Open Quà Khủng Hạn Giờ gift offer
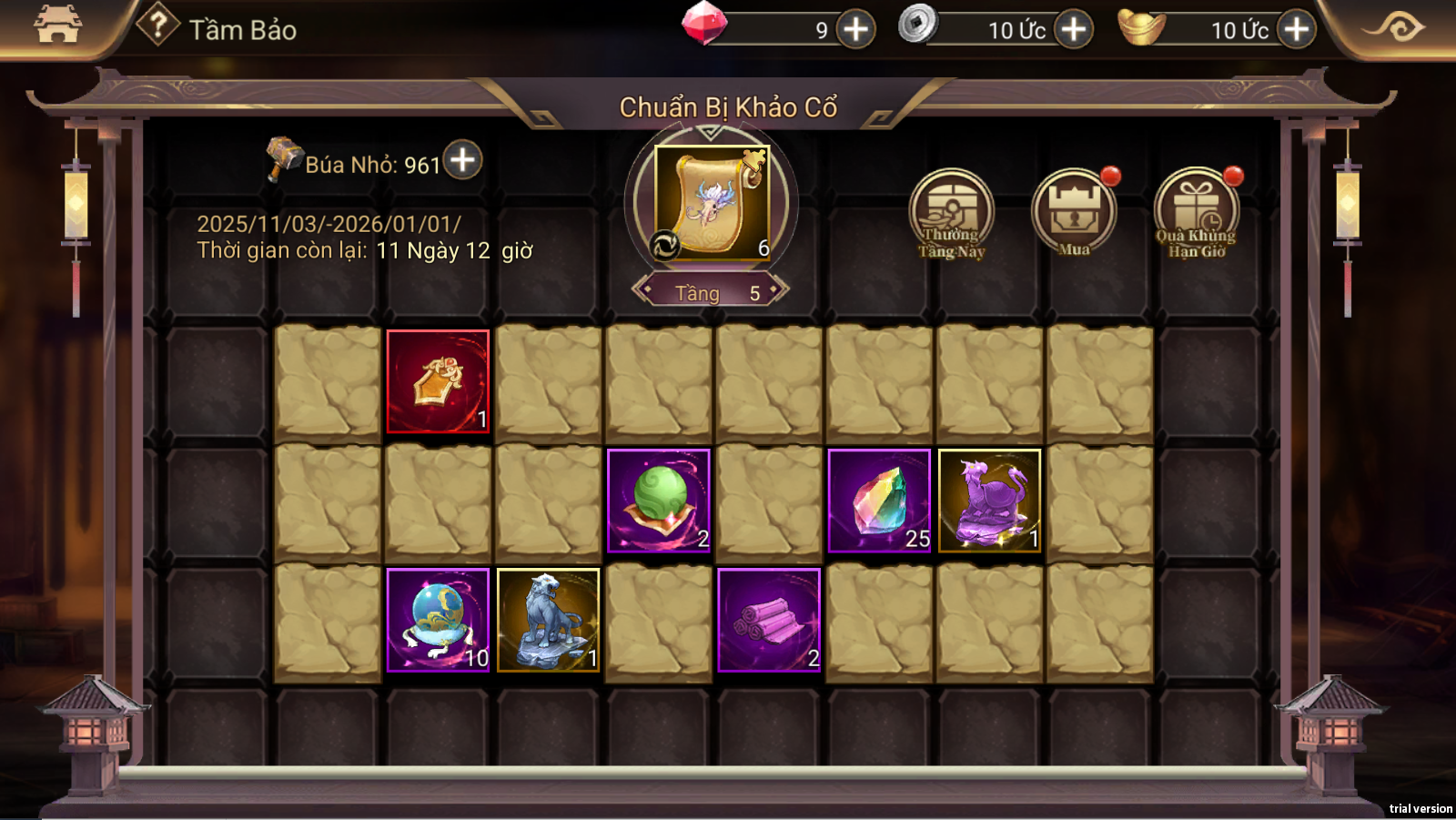 click(1197, 214)
